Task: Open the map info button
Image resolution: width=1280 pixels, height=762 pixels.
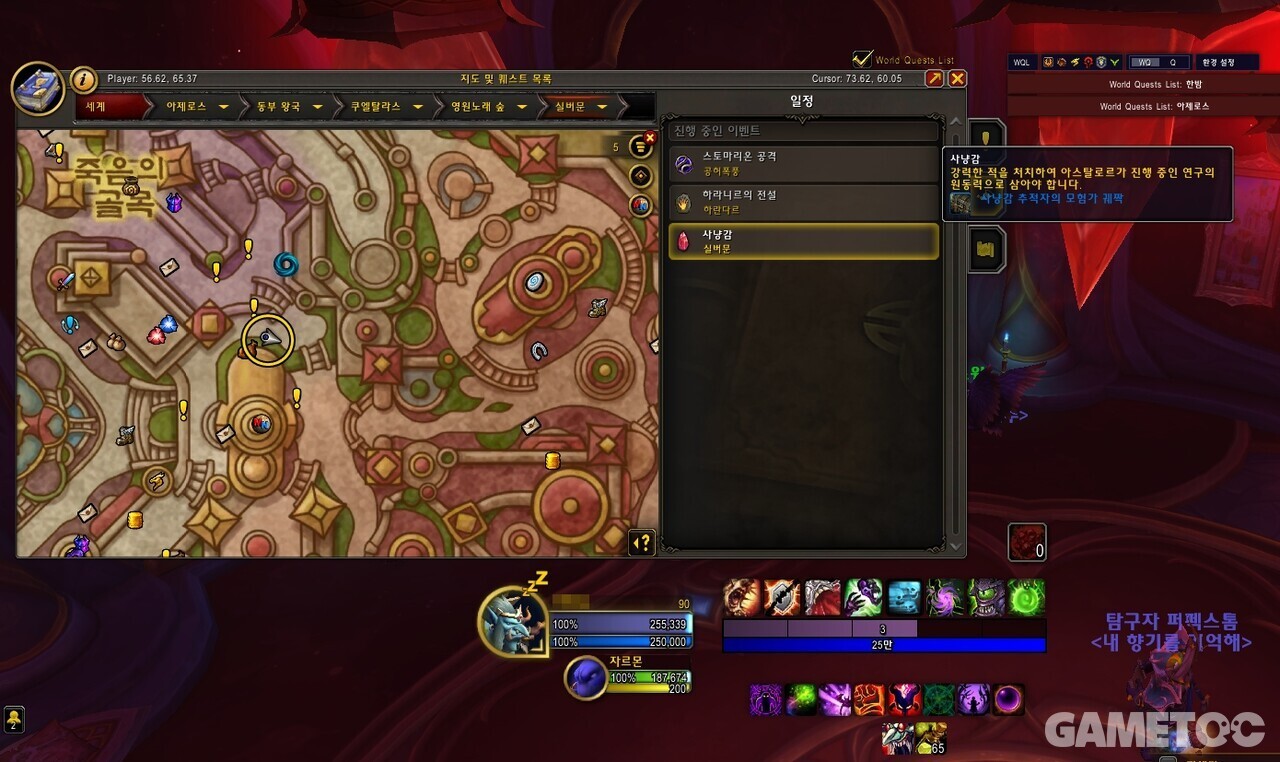Action: [x=84, y=80]
